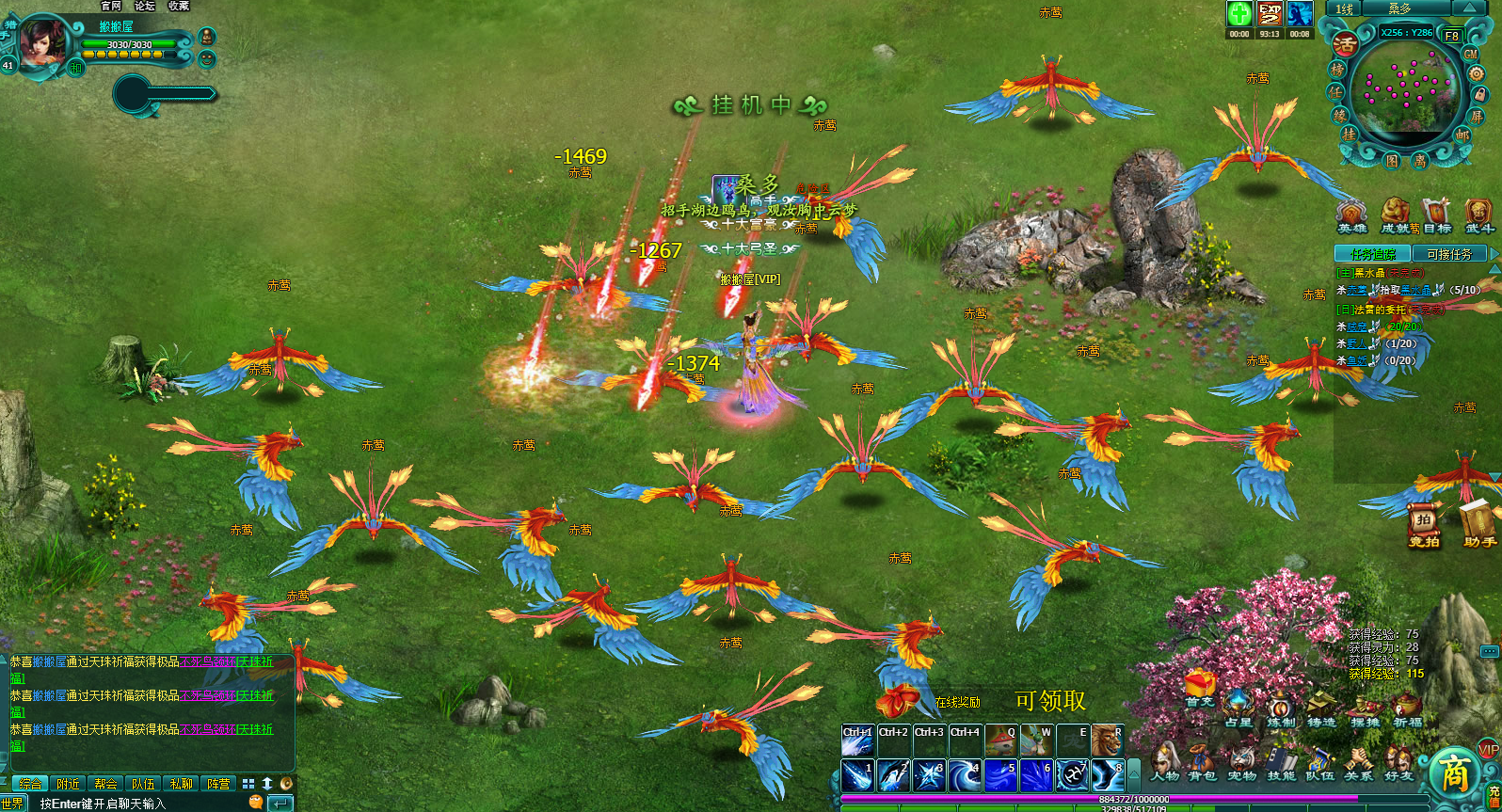The image size is (1502, 812).
Task: Open the 邮 mail button
Action: pyautogui.click(x=1462, y=135)
